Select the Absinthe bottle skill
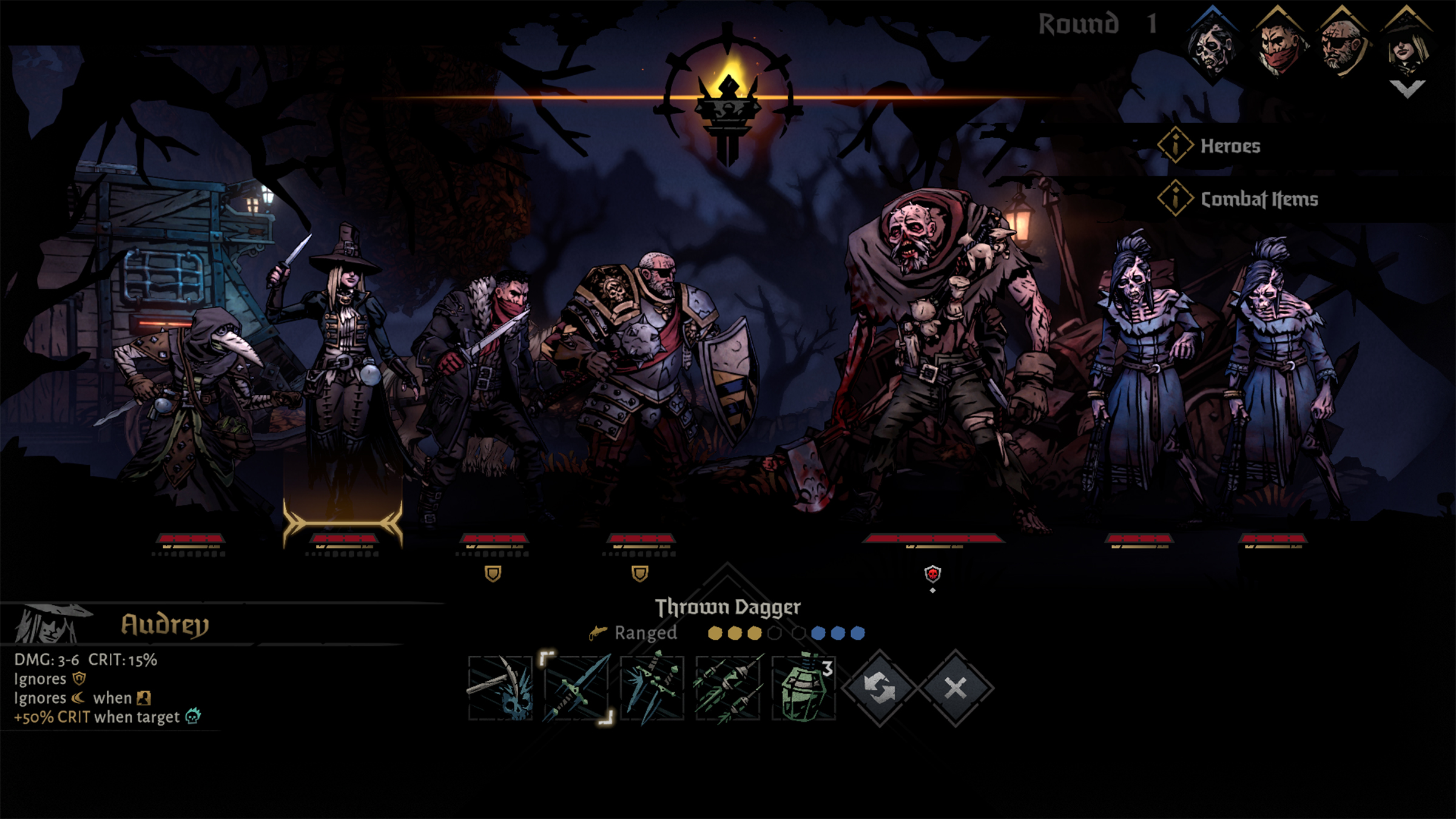 point(803,688)
